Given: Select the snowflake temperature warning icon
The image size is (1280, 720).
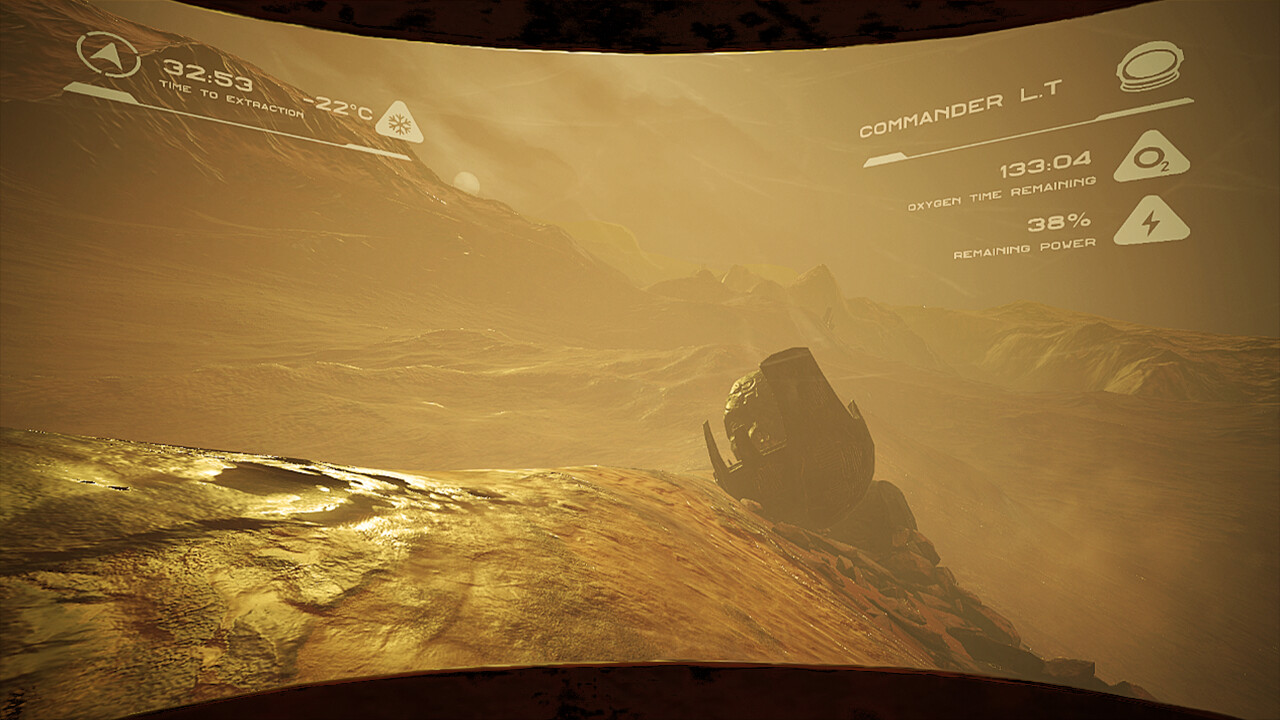Looking at the screenshot, I should pyautogui.click(x=399, y=124).
